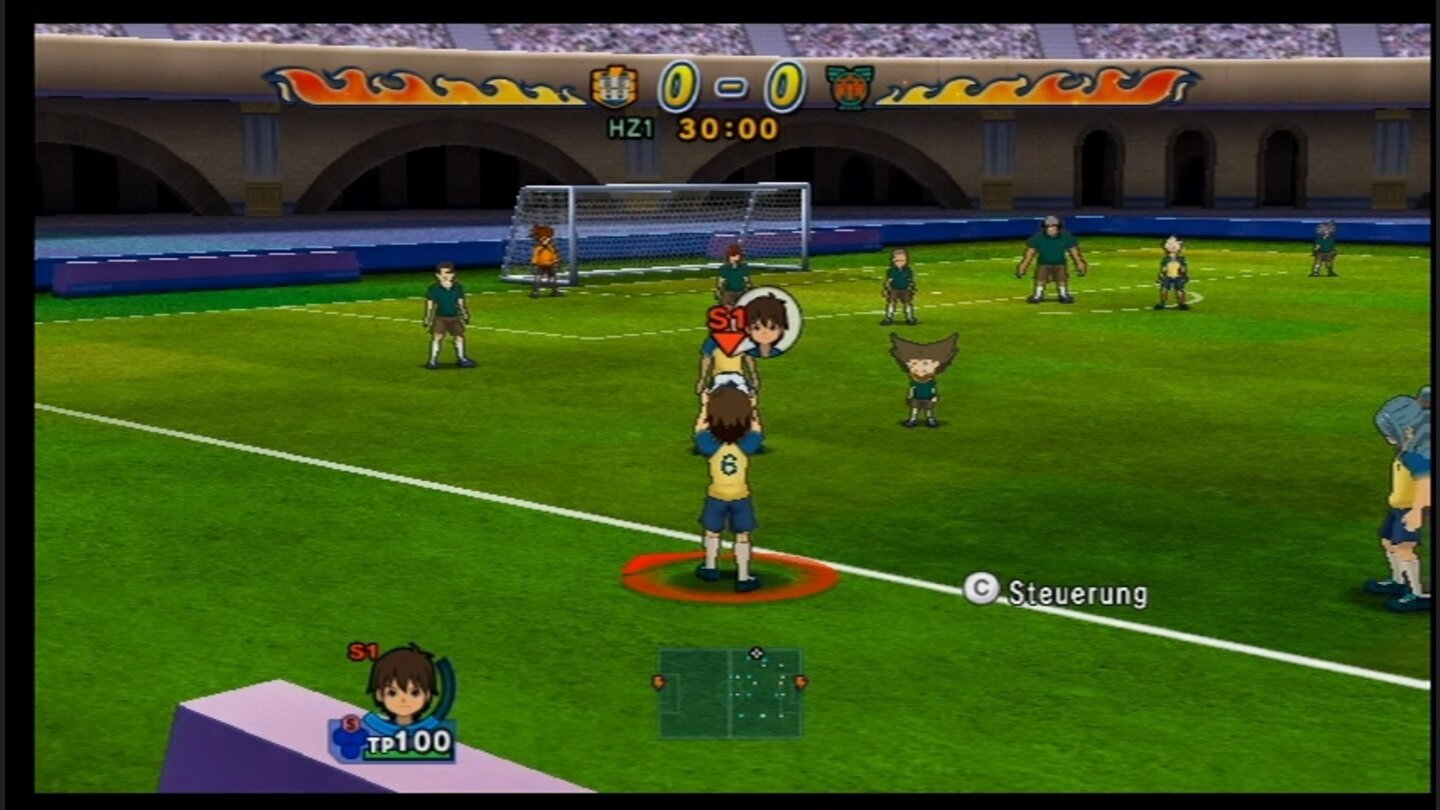The image size is (1440, 810).
Task: Toggle the left orange goal marker on minimap
Action: click(658, 681)
